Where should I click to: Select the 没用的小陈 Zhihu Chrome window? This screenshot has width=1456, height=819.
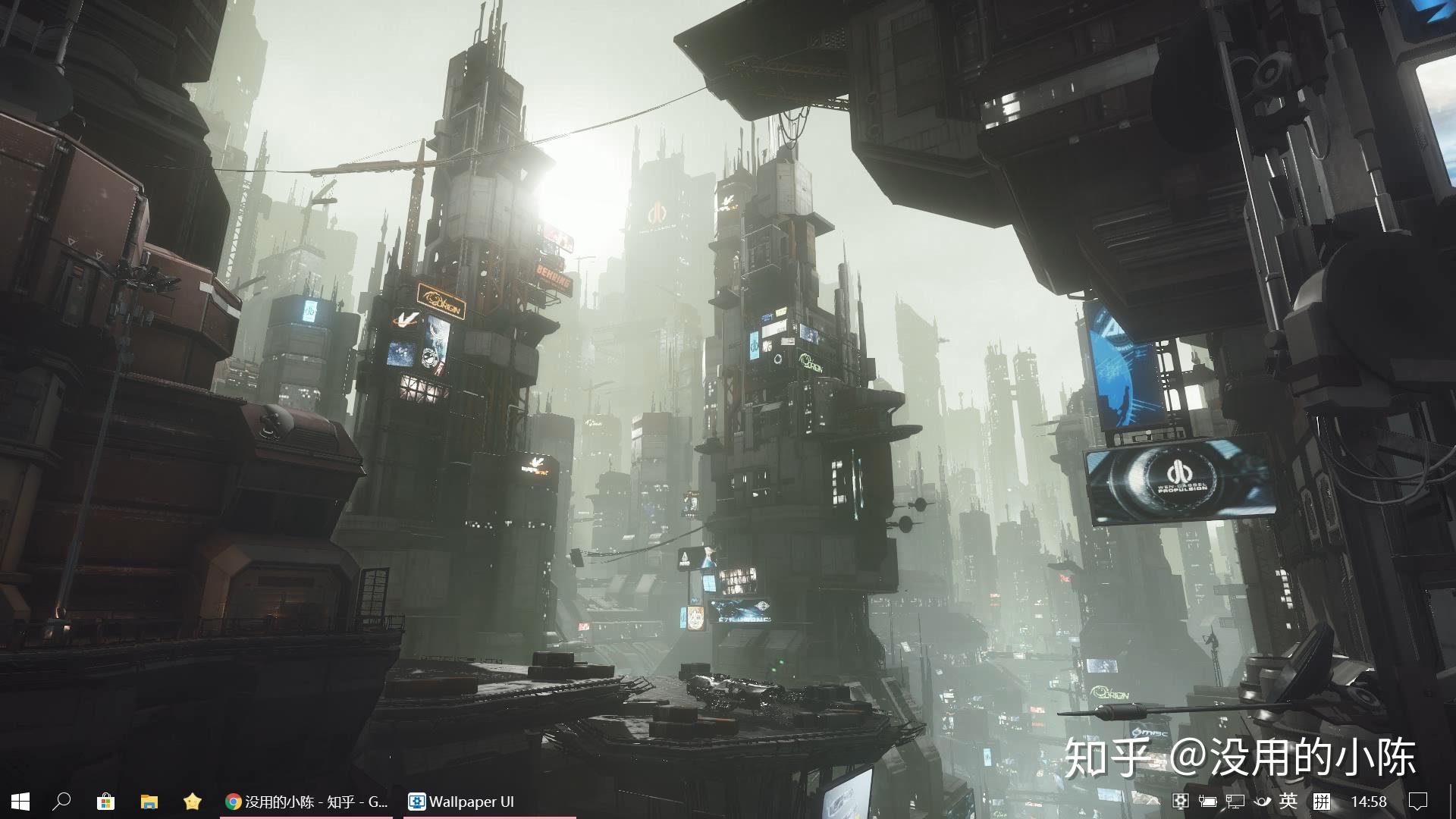pos(303,802)
